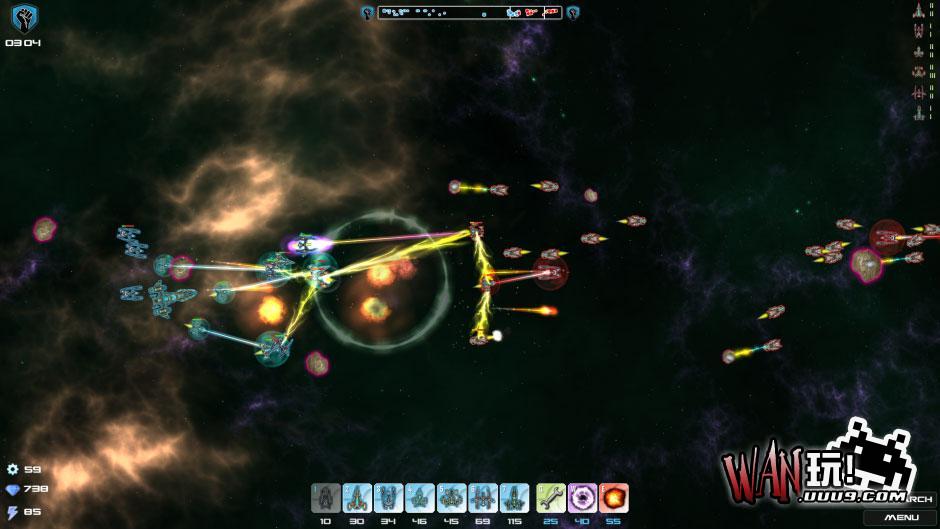Viewport: 940px width, 529px height.
Task: Activate the green wrench repair ability
Action: (551, 497)
